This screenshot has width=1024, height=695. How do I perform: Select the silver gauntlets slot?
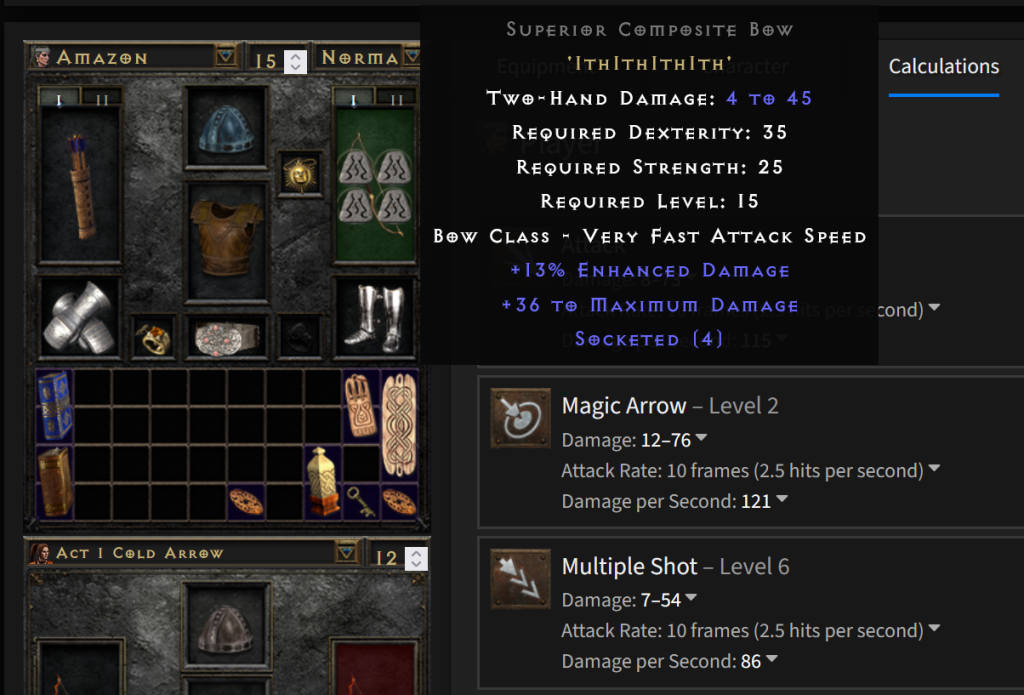coord(79,316)
